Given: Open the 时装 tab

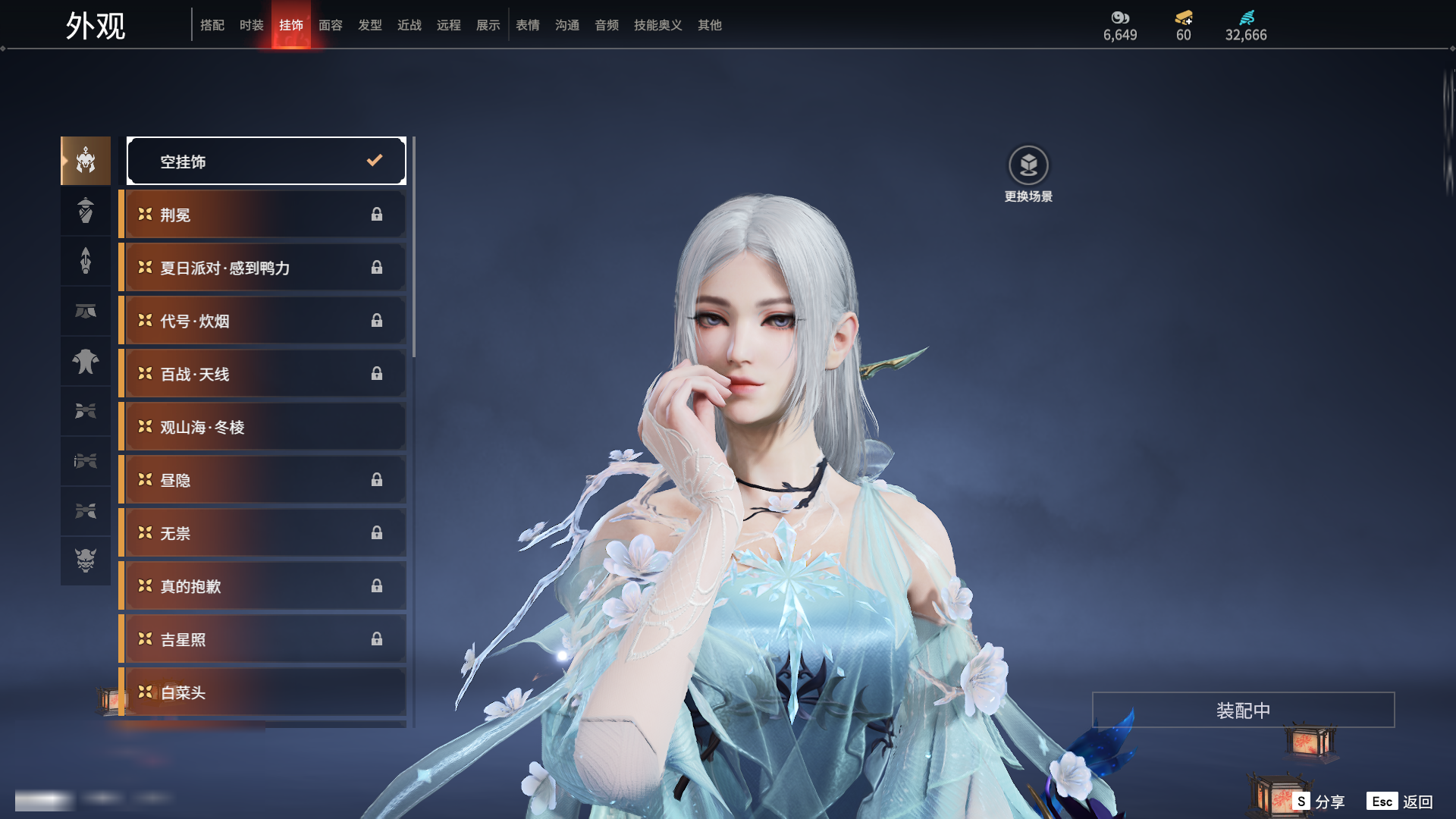Looking at the screenshot, I should pyautogui.click(x=252, y=25).
